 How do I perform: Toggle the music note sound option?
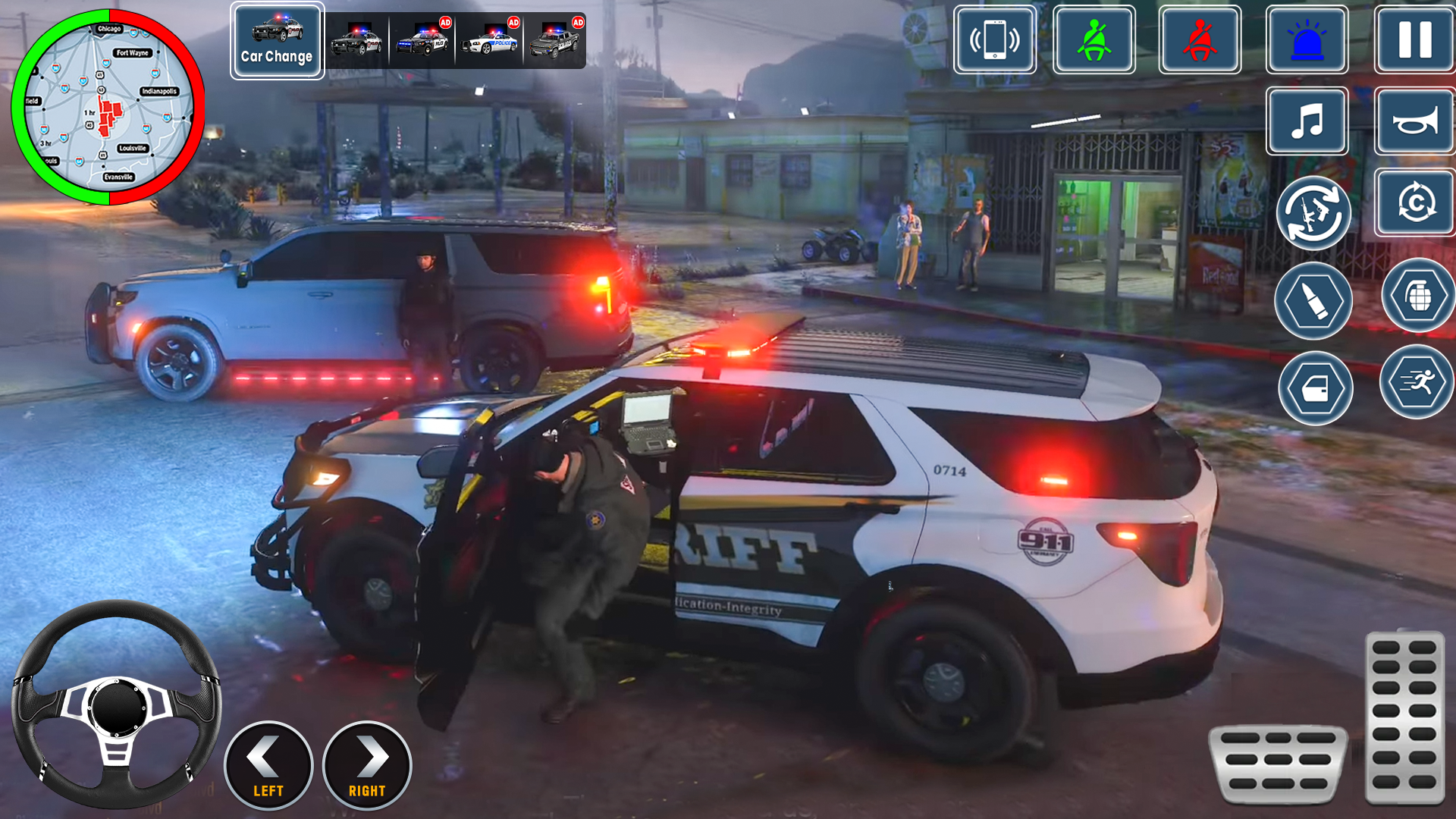click(x=1307, y=121)
